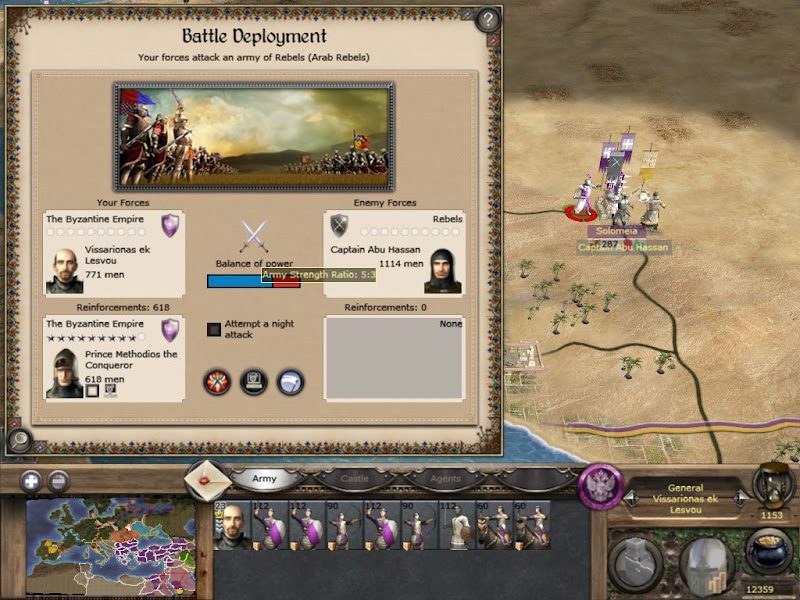
Task: Open the help question mark button
Action: [487, 19]
